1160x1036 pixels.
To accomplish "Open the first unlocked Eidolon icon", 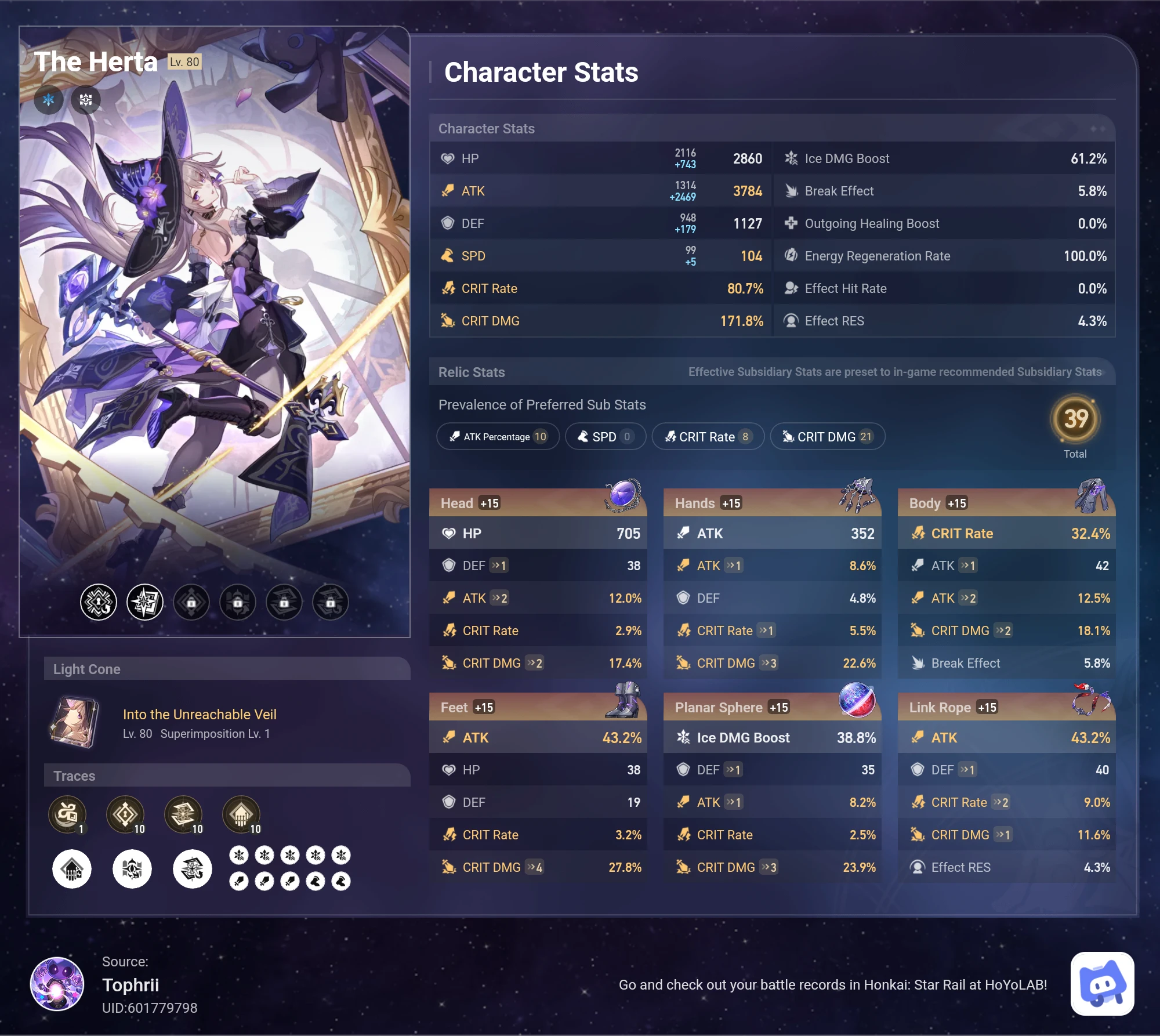I will tap(98, 602).
